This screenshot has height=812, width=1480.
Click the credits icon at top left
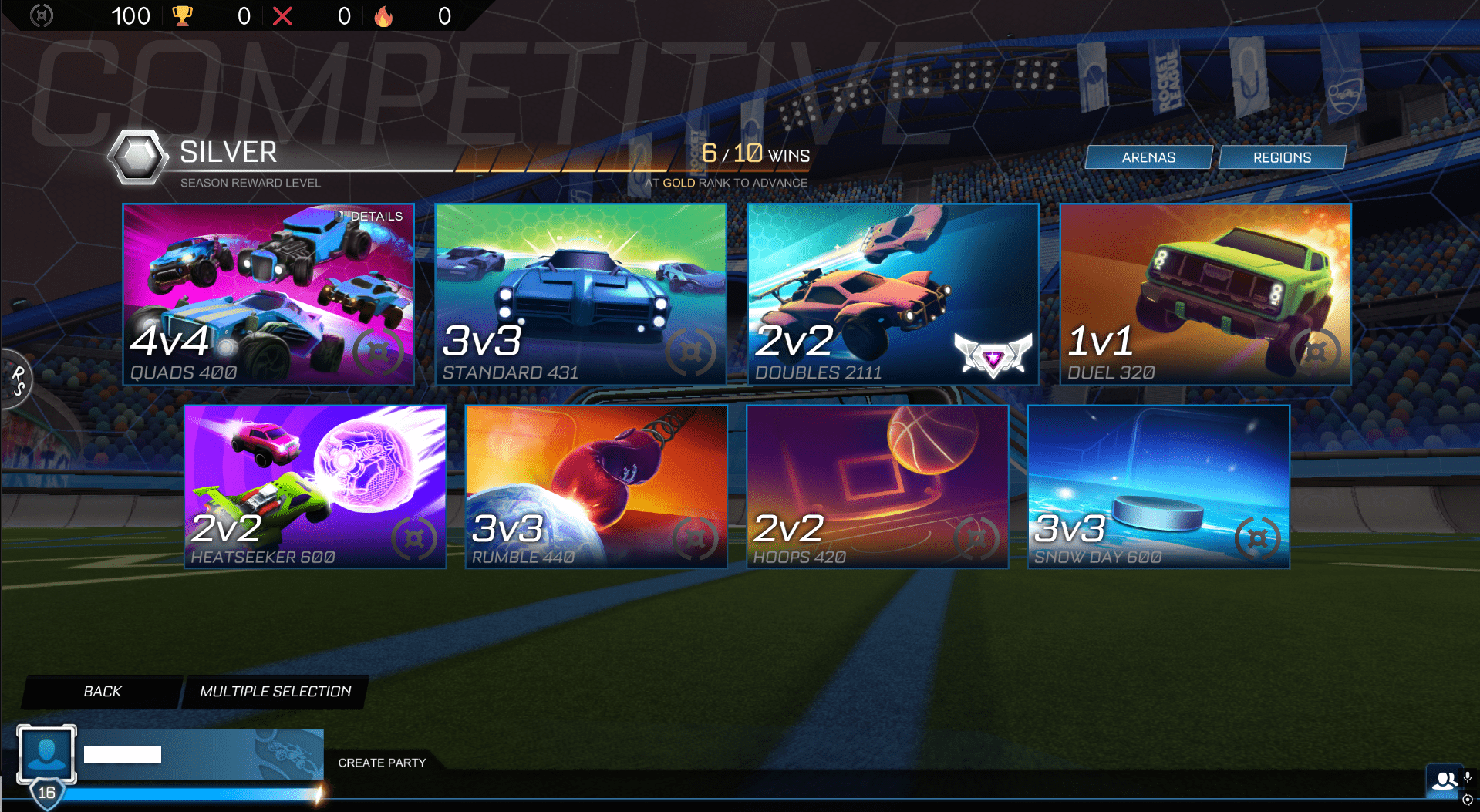[43, 15]
